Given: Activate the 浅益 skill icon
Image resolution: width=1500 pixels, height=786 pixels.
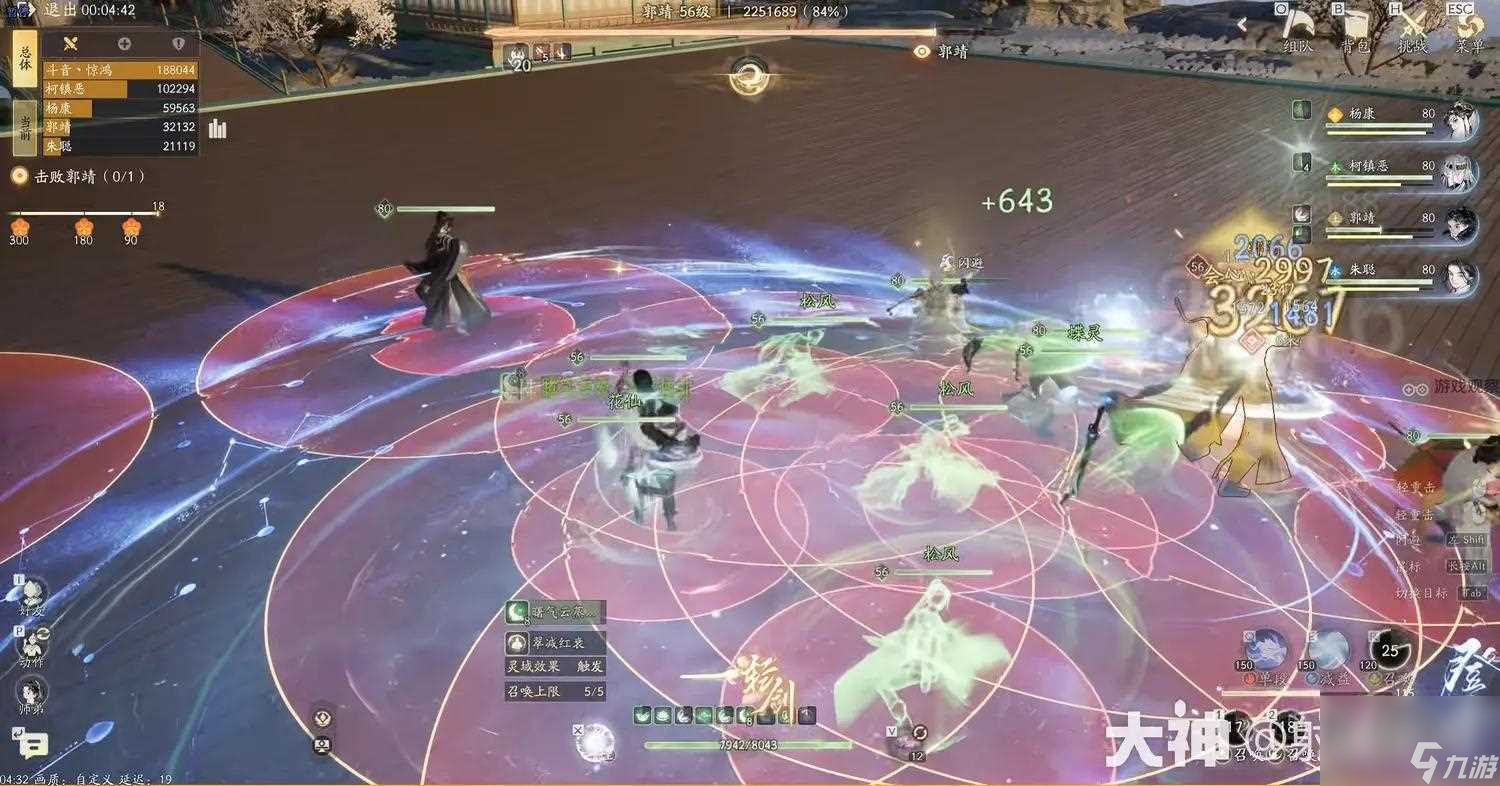Looking at the screenshot, I should pyautogui.click(x=1329, y=645).
